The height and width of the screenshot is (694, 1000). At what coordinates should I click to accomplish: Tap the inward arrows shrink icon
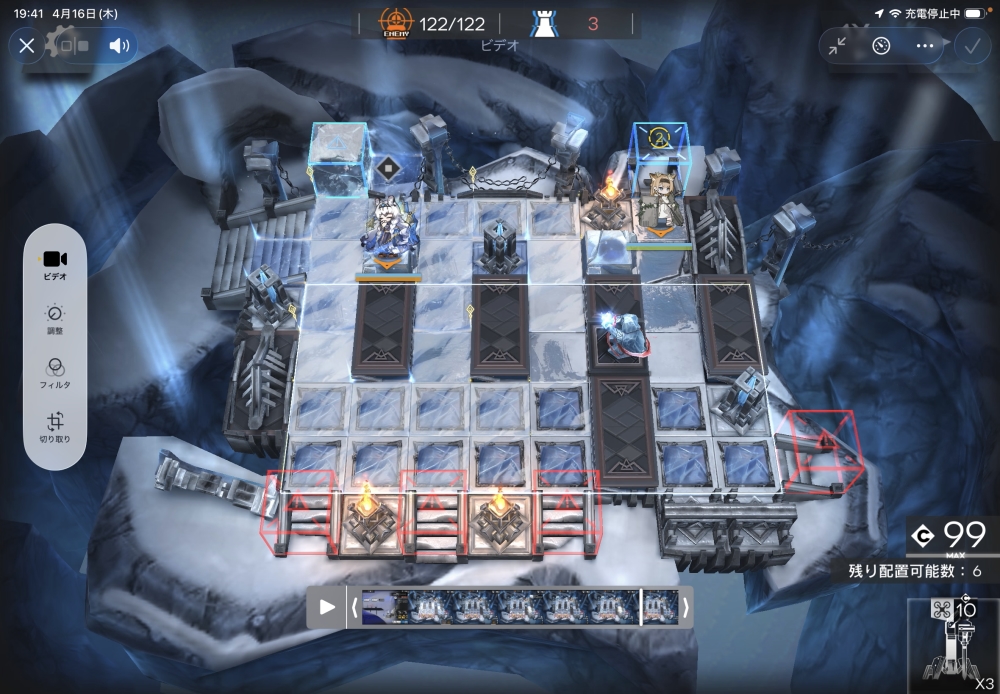click(x=837, y=45)
